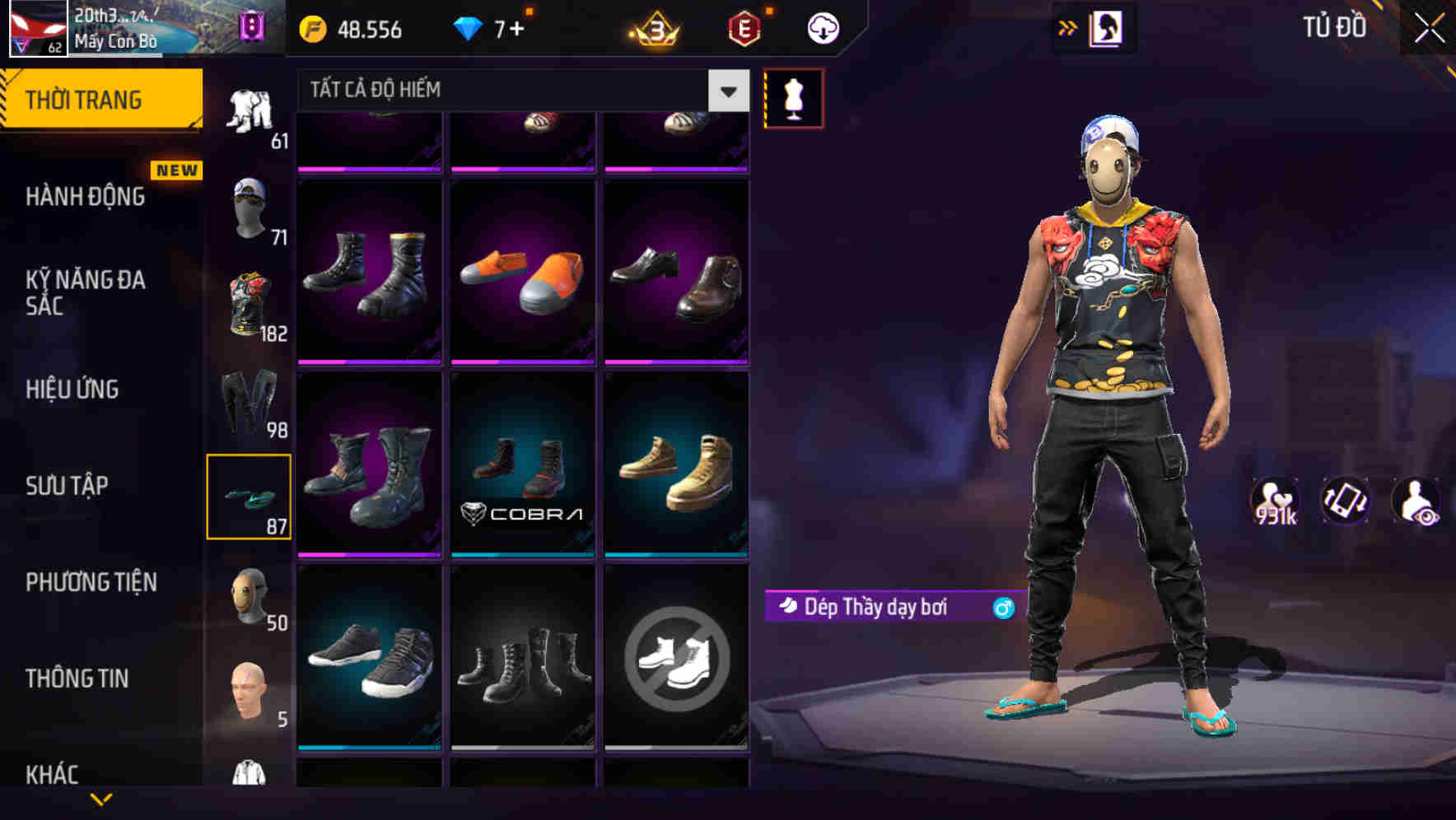
Task: Click the E badge icon in top bar
Action: 744,27
